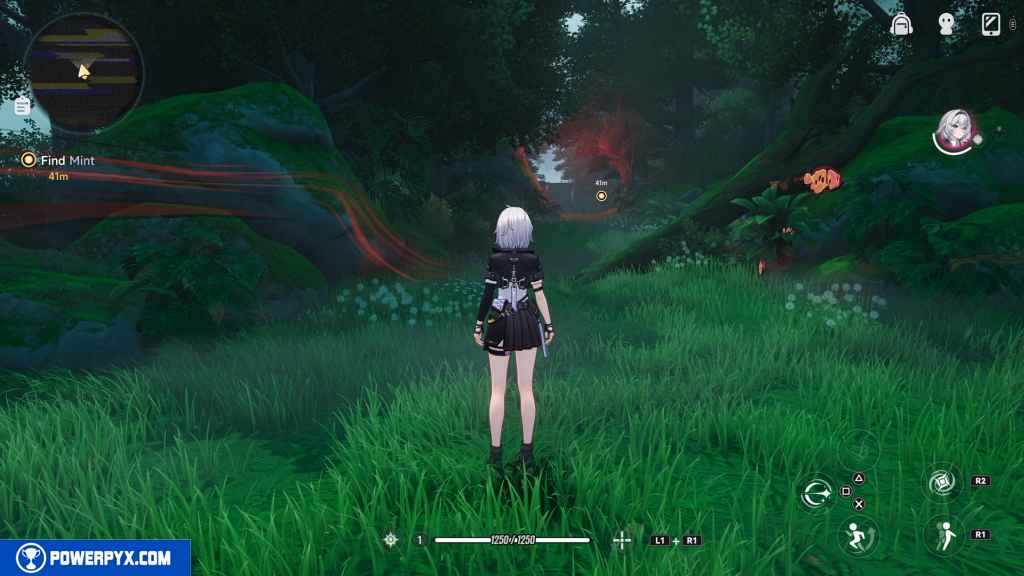The width and height of the screenshot is (1024, 576).
Task: Open the quest log clipboard icon
Action: click(x=22, y=106)
